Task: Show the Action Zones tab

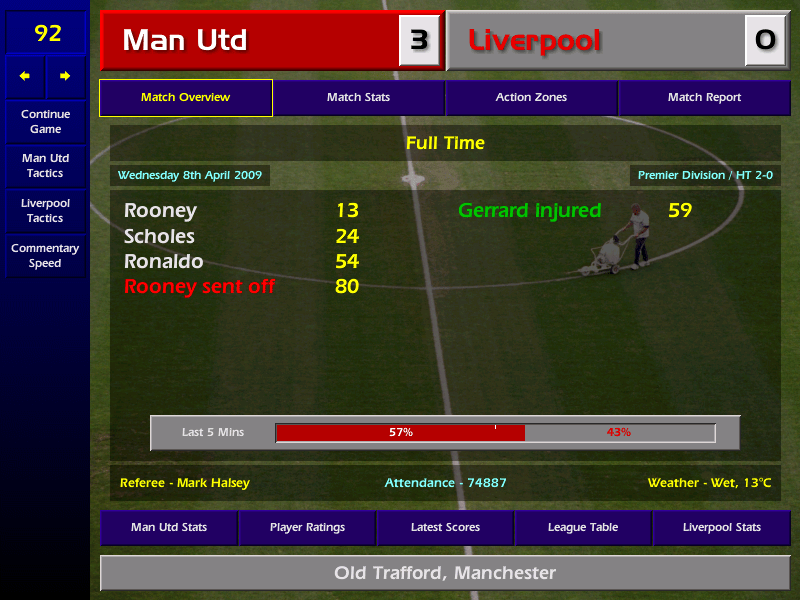Action: click(x=531, y=98)
